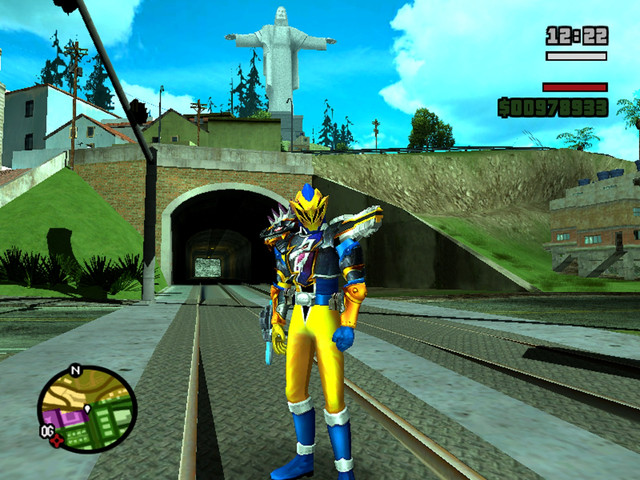Click the N compass marker on the radar
The width and height of the screenshot is (640, 480).
click(x=73, y=370)
